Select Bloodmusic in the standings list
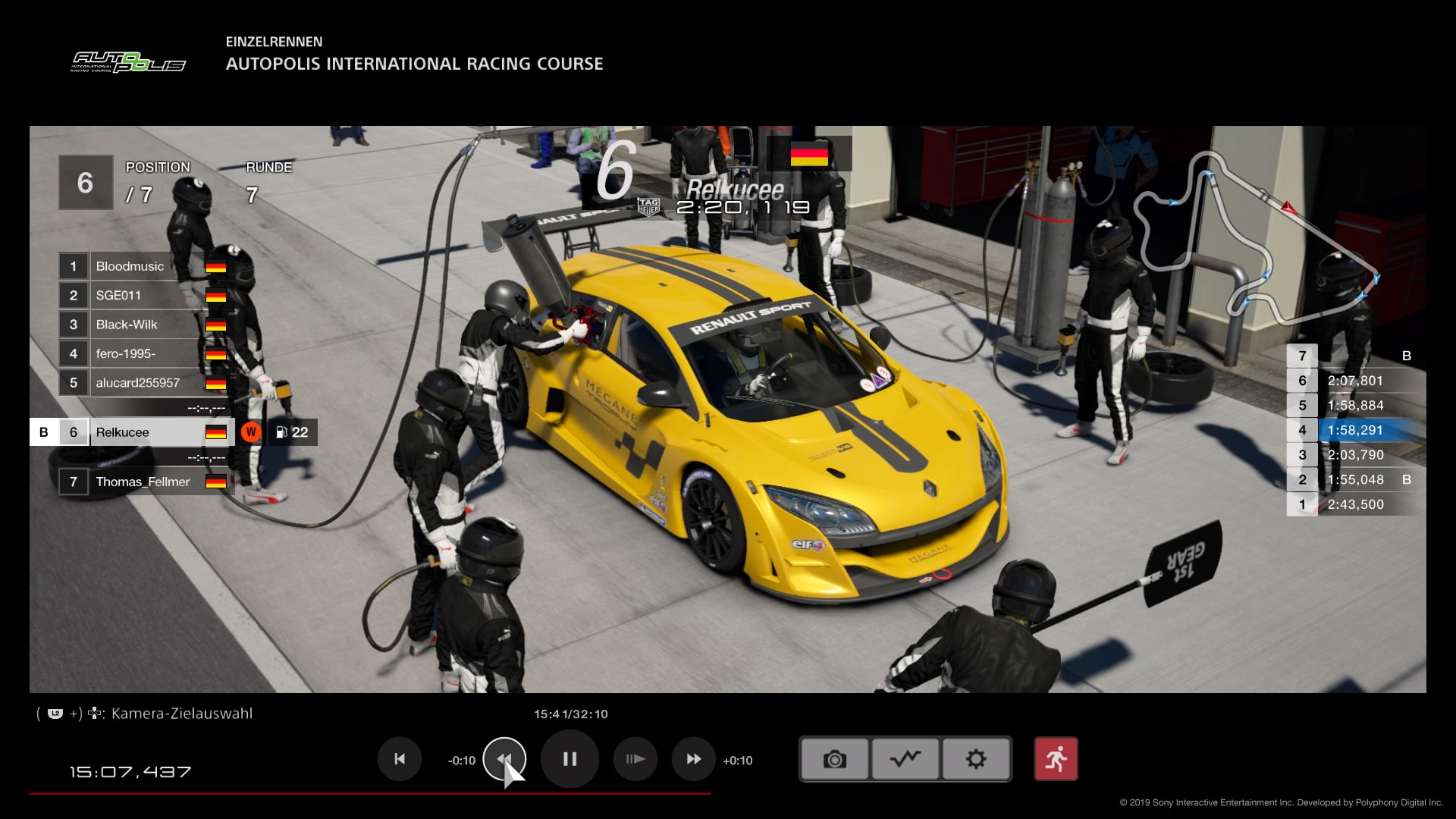This screenshot has width=1456, height=819. 144,266
